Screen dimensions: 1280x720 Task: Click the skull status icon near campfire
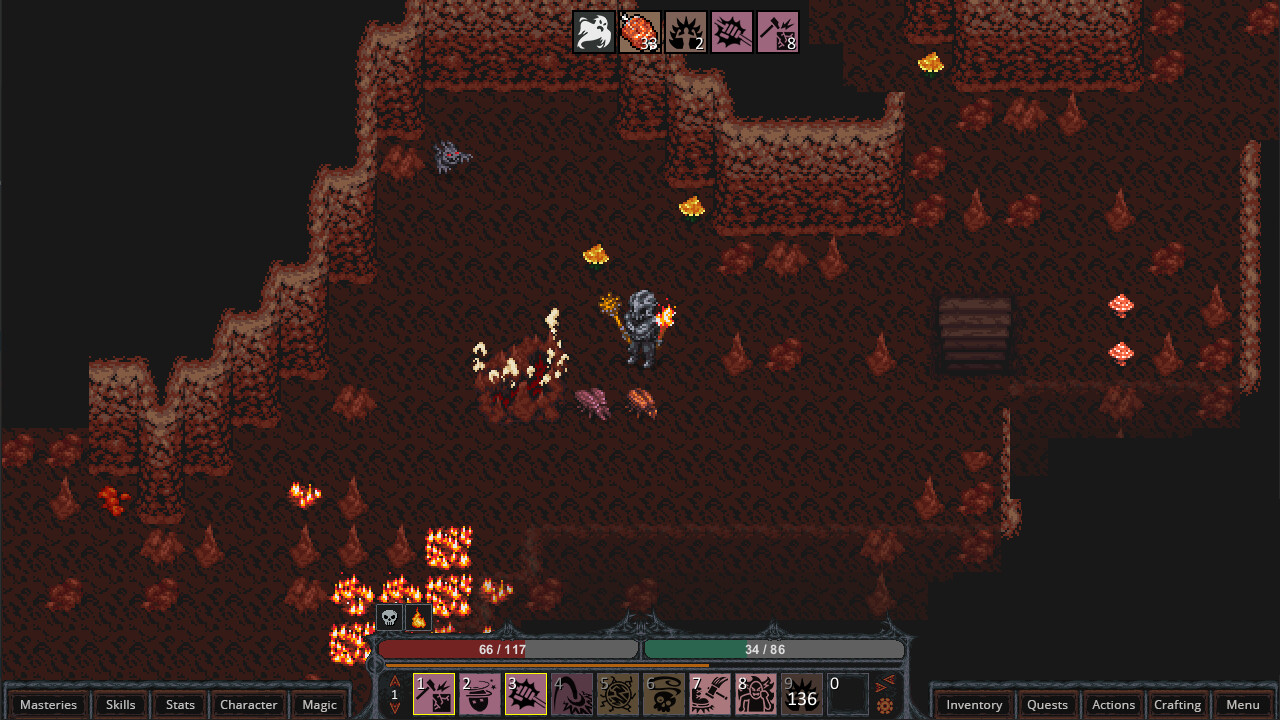click(x=389, y=617)
